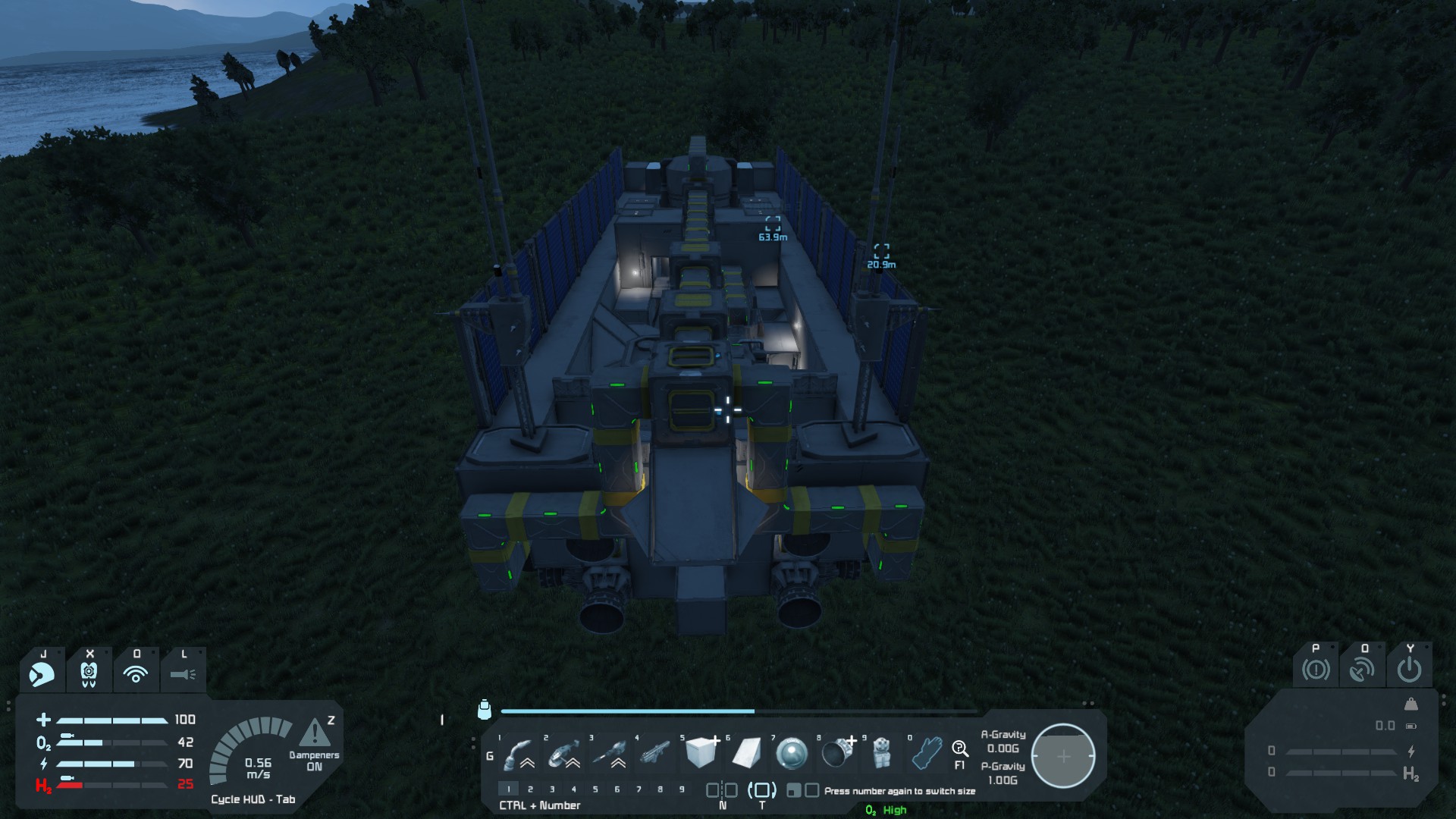Toggle the broadcasting antenna signal icon
The width and height of the screenshot is (1456, 819).
click(x=136, y=673)
